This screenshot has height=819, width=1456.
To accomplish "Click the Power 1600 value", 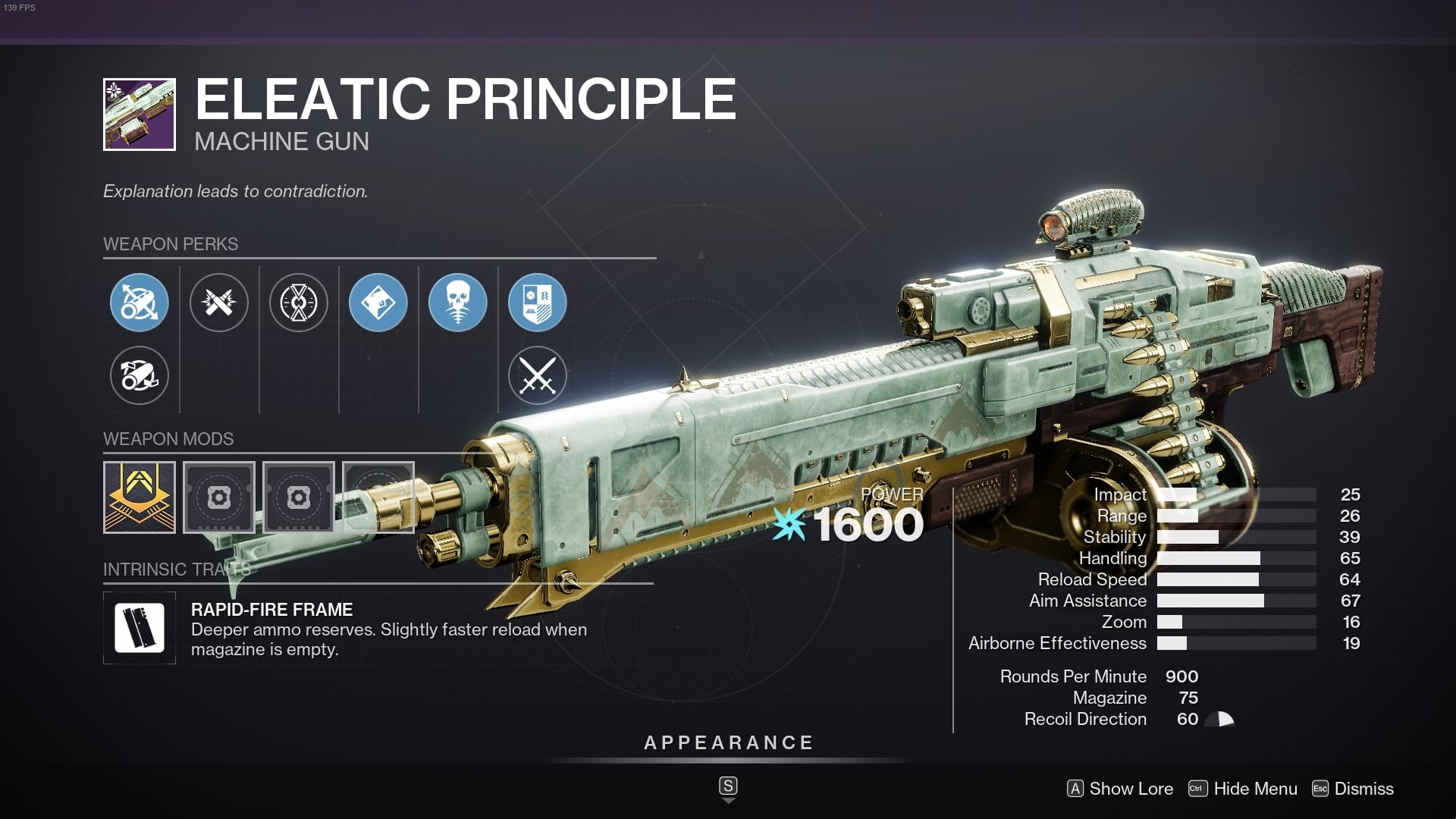I will 861,522.
